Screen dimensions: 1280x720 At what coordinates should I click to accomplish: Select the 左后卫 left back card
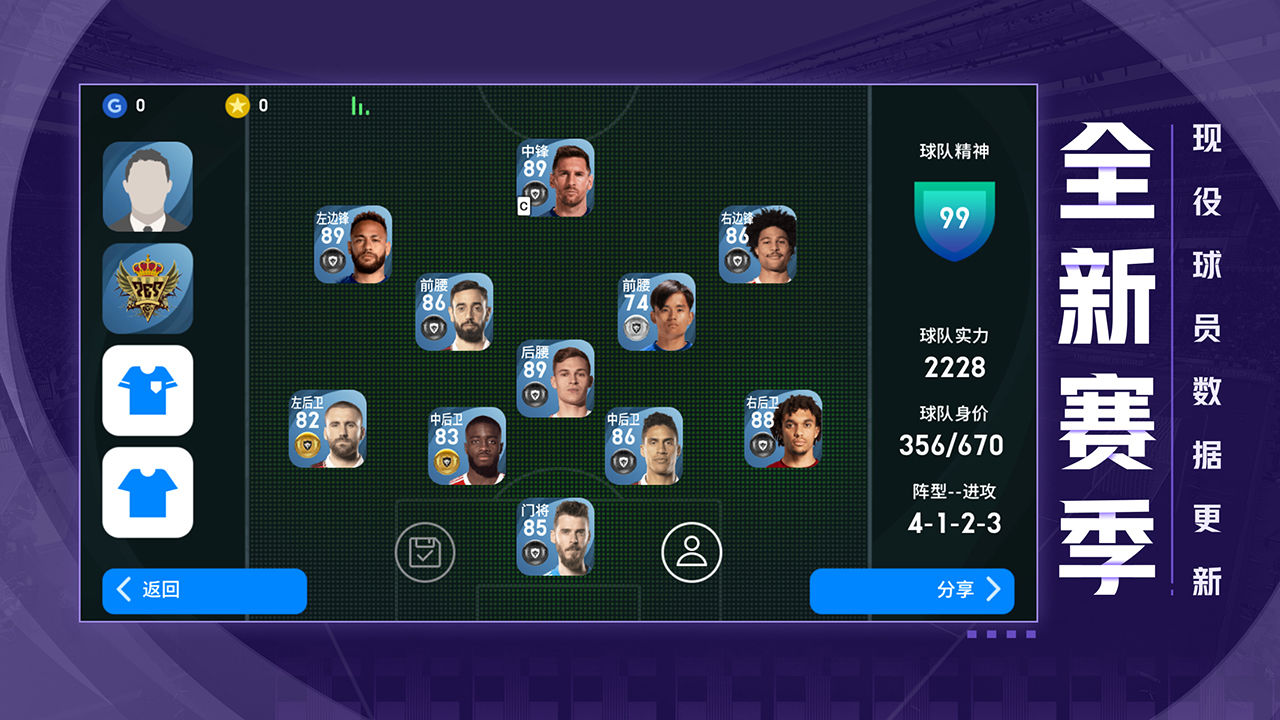point(327,429)
